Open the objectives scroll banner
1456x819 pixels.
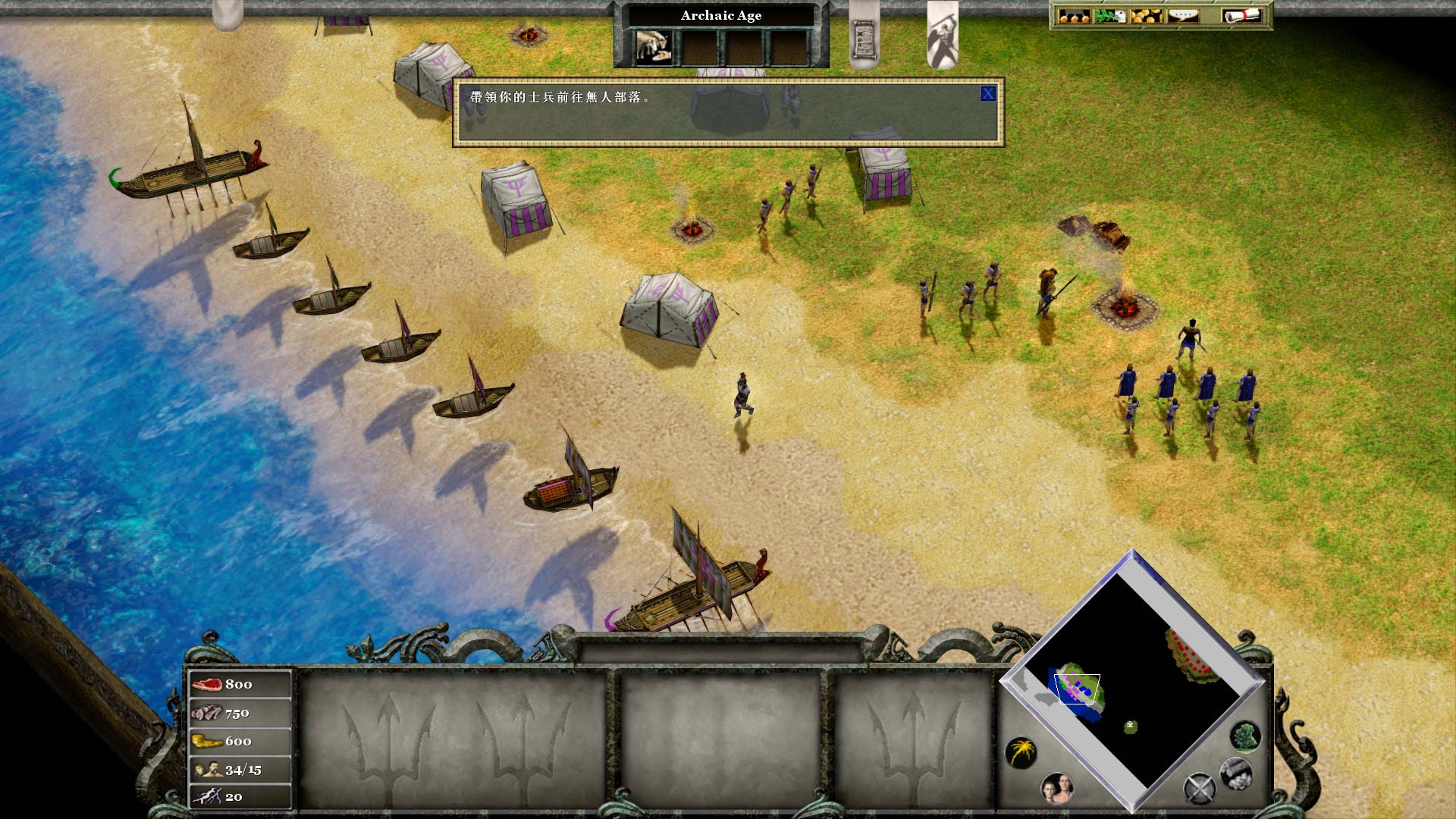[x=863, y=36]
